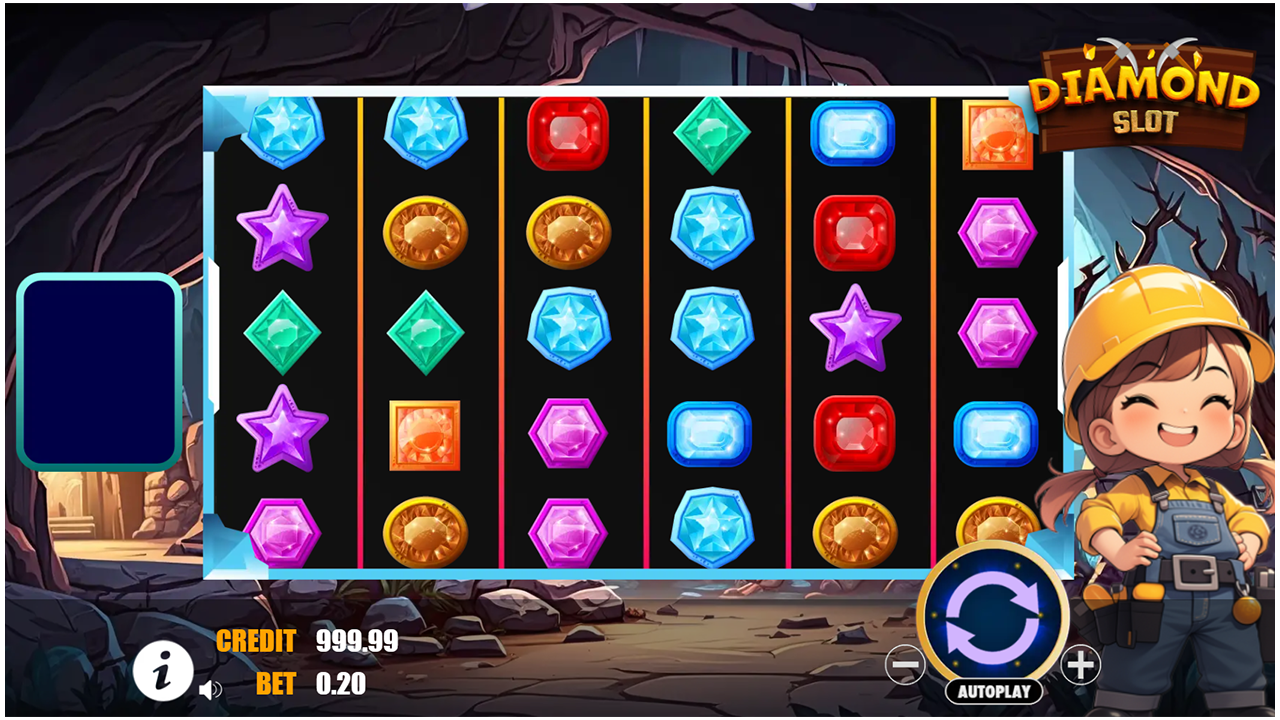Open the info (i) panel
Viewport: 1280px width, 720px height.
(165, 671)
